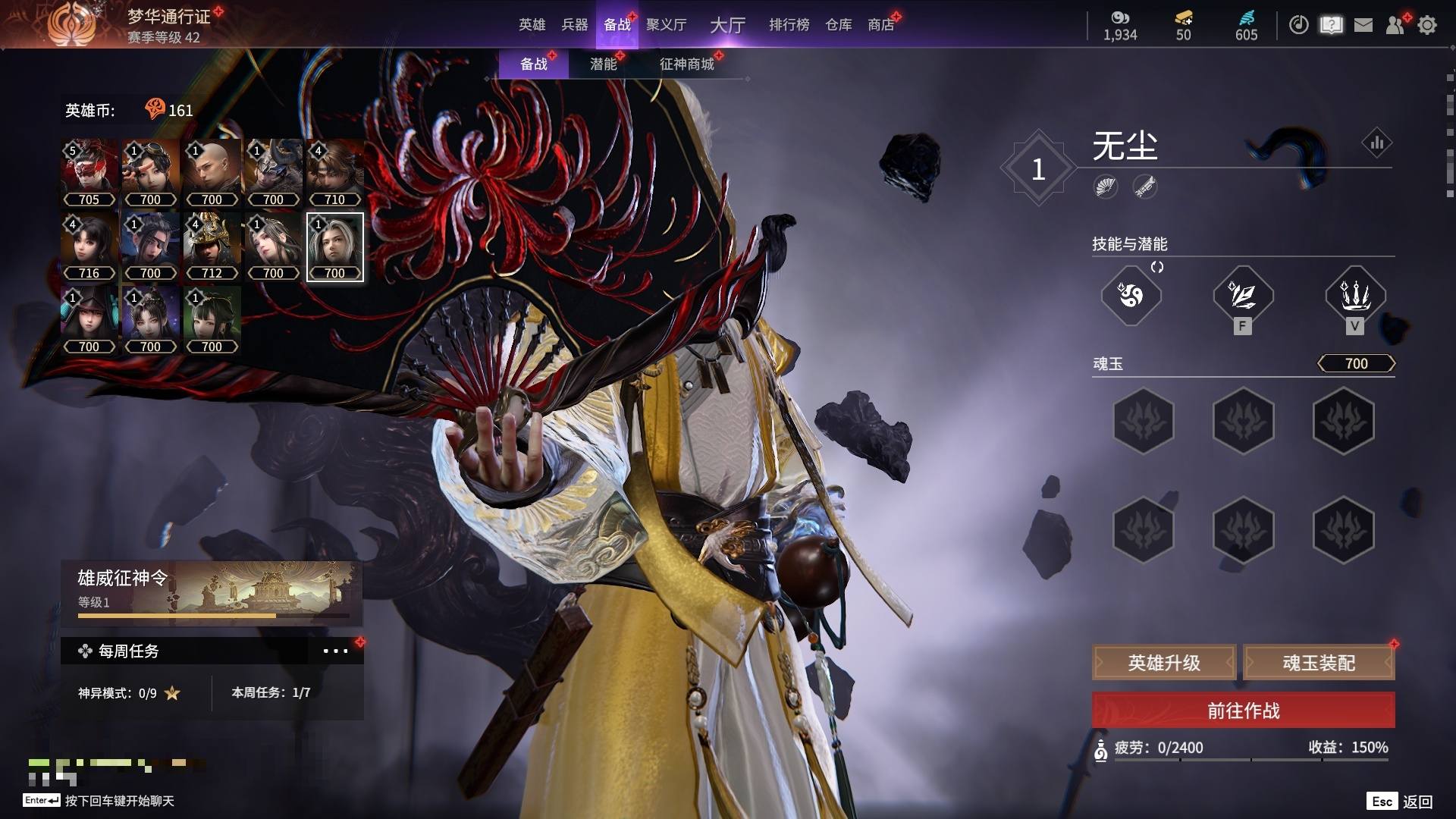Click the Esc 返回 back button
Screen dimensions: 1456x819
click(x=1400, y=802)
